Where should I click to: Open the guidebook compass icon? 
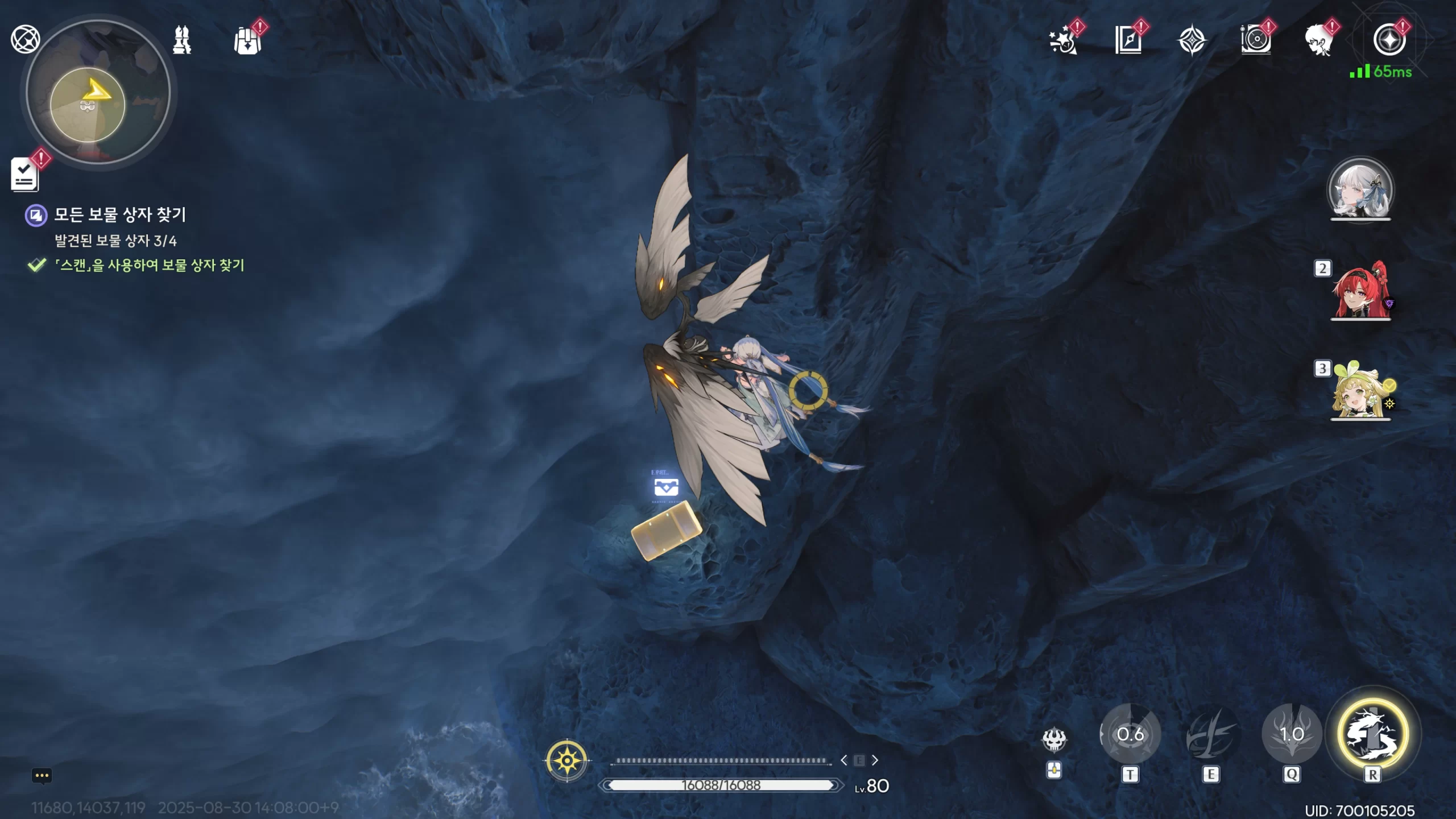pyautogui.click(x=1128, y=41)
